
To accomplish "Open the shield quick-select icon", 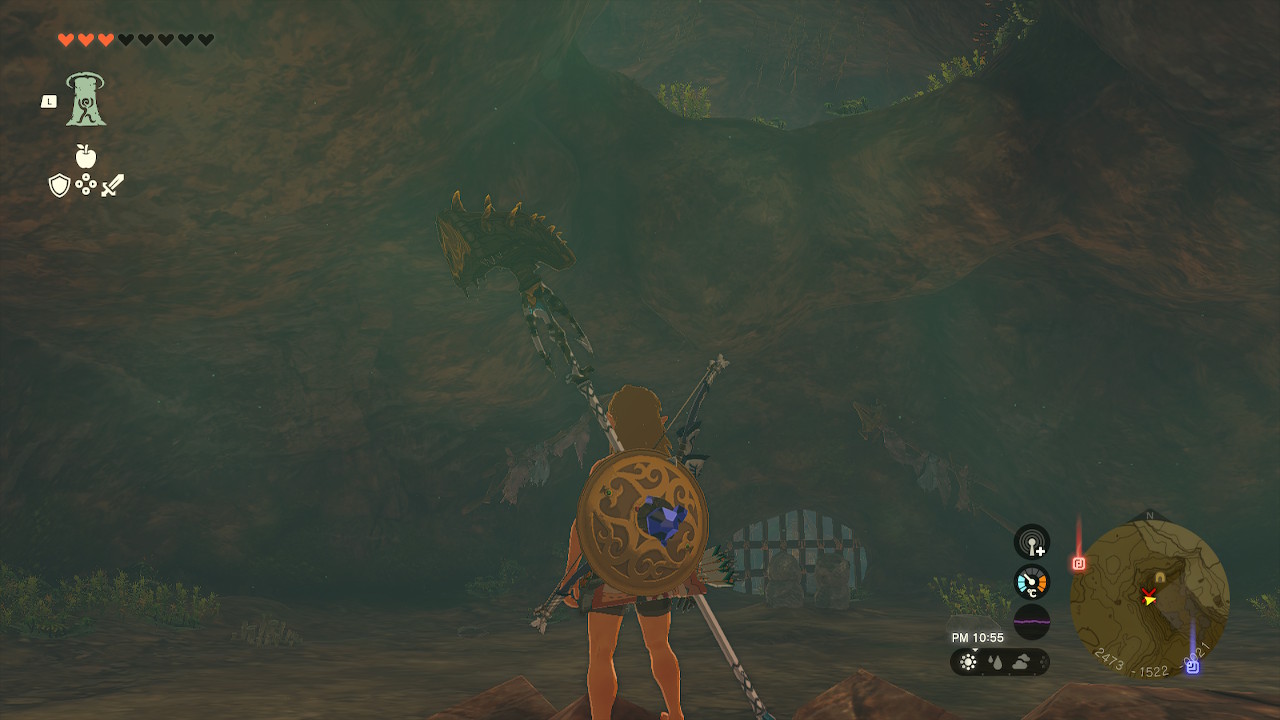I will click(59, 185).
